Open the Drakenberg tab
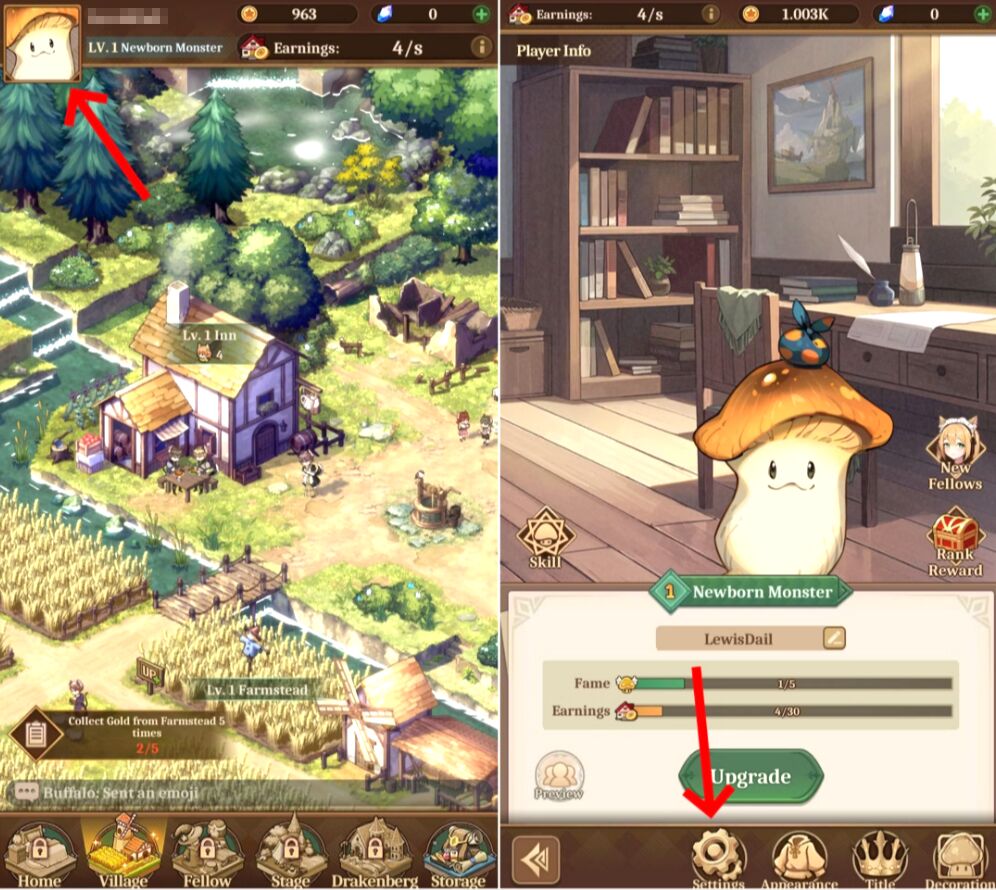Viewport: 996px width, 890px height. coord(375,852)
